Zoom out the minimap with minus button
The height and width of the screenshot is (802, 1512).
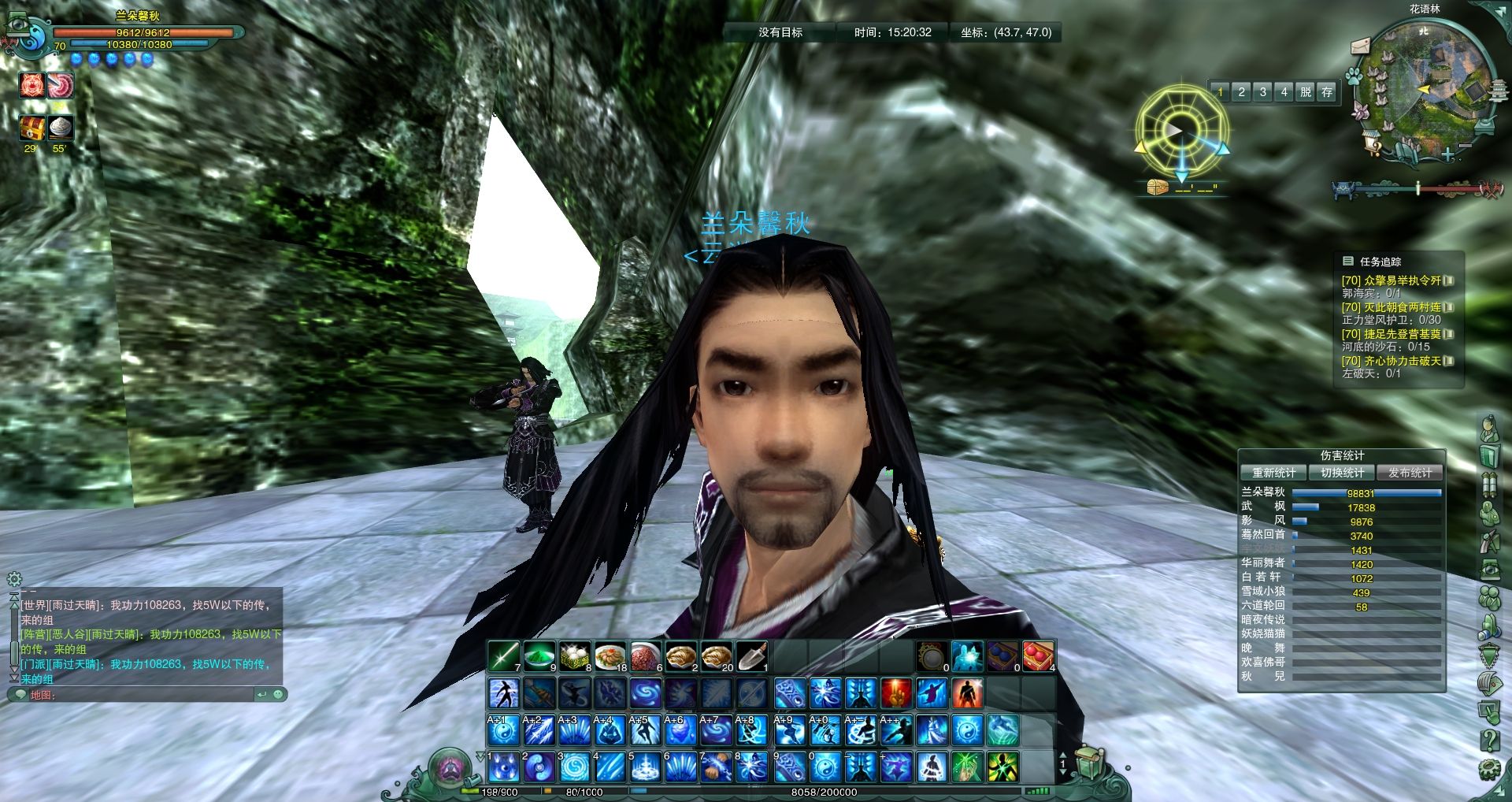tap(1466, 147)
